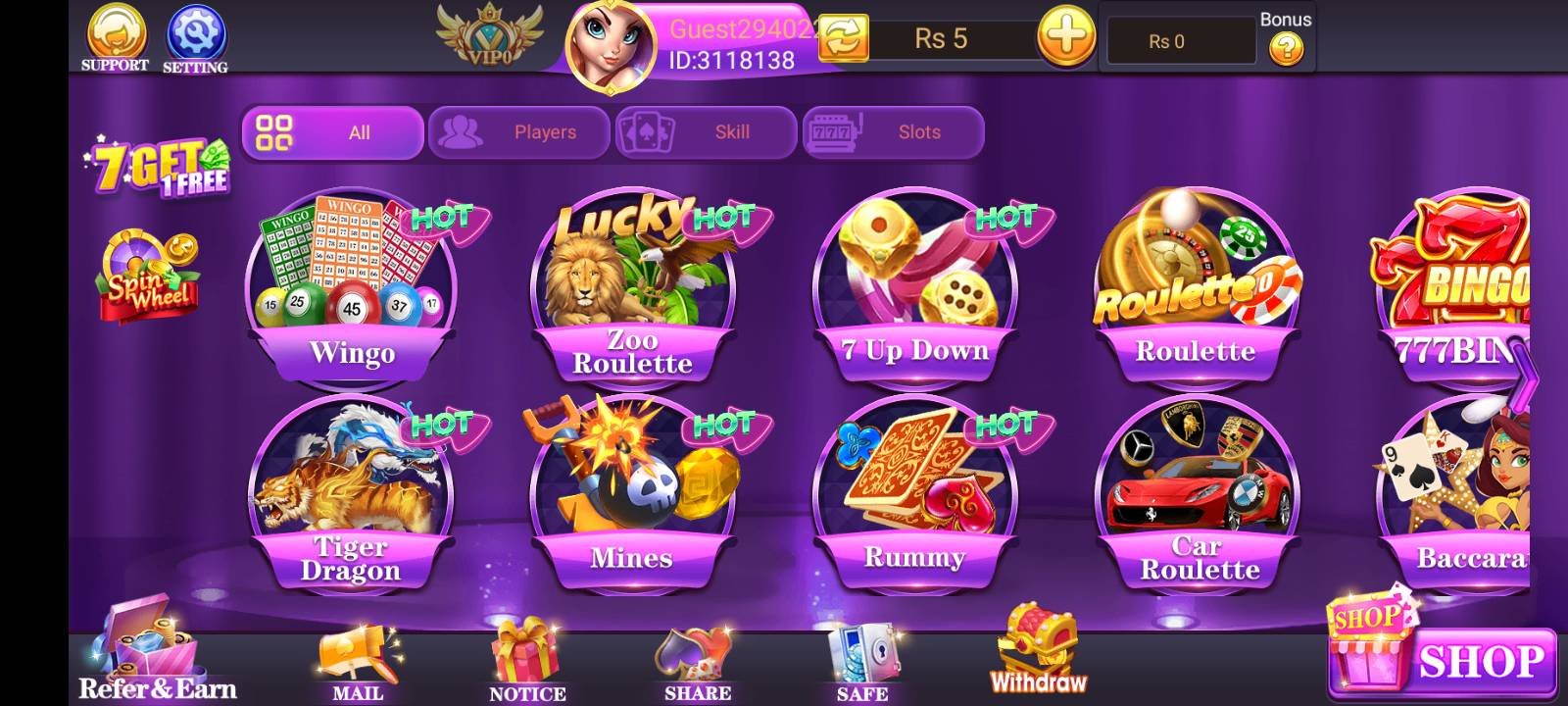Tap the yellow plus add-cash button
The height and width of the screenshot is (706, 1568).
[x=1066, y=39]
